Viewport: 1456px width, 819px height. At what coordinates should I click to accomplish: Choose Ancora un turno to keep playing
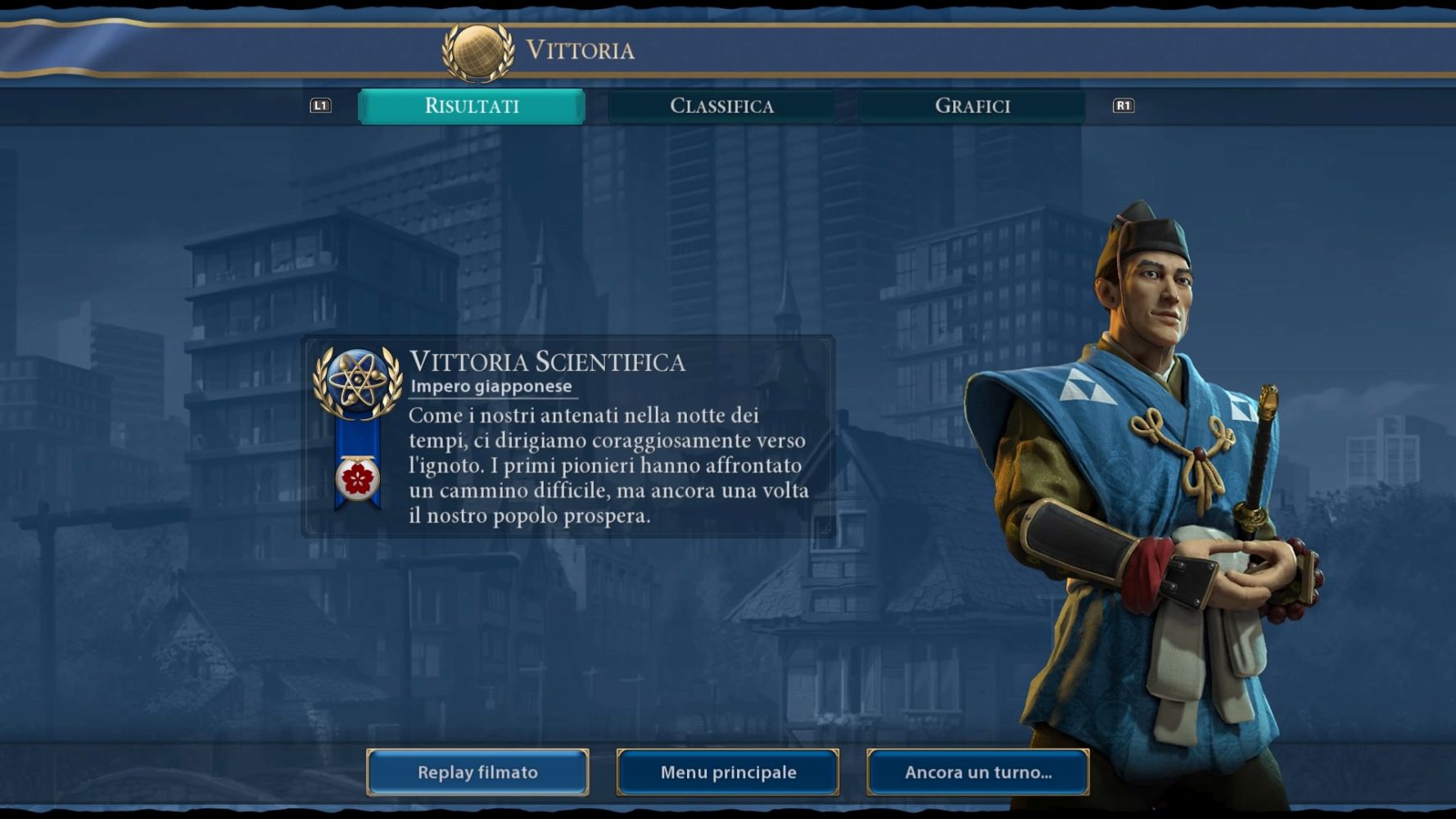(978, 772)
